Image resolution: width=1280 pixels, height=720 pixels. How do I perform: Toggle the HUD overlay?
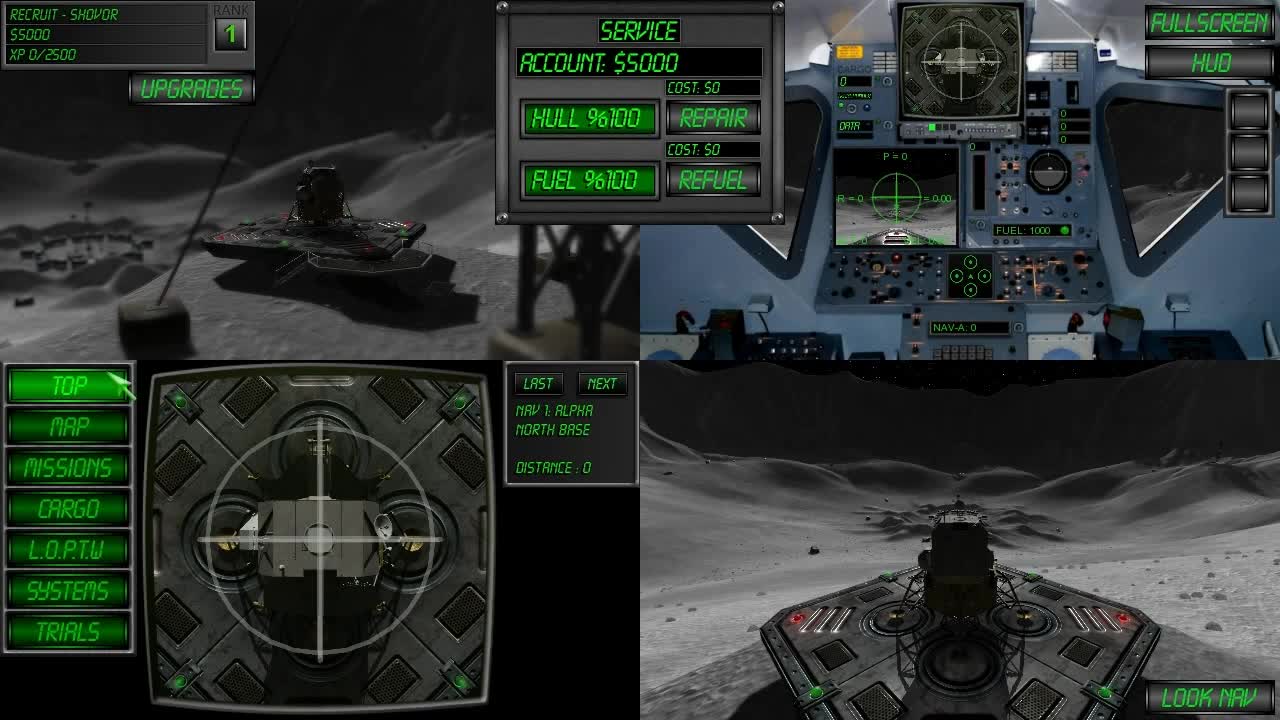click(x=1211, y=62)
